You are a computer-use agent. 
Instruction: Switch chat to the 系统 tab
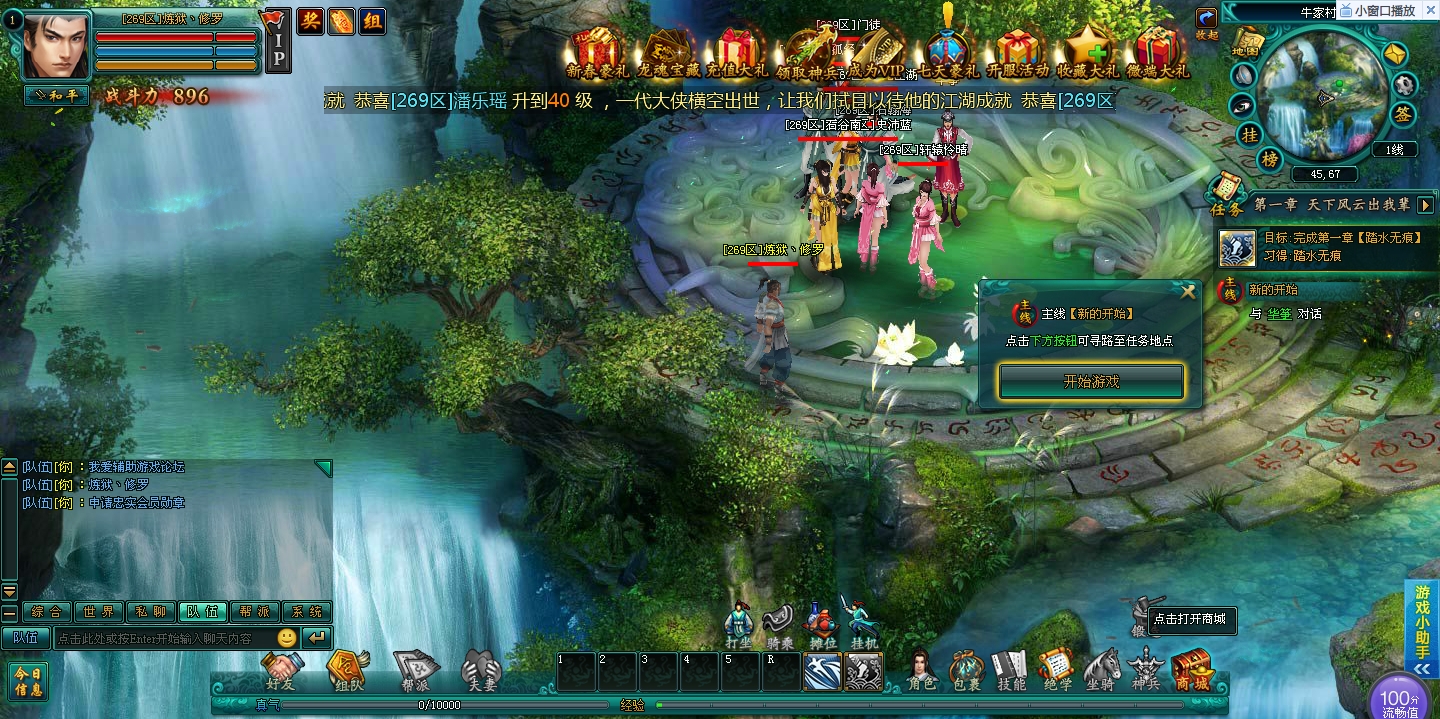(x=307, y=612)
